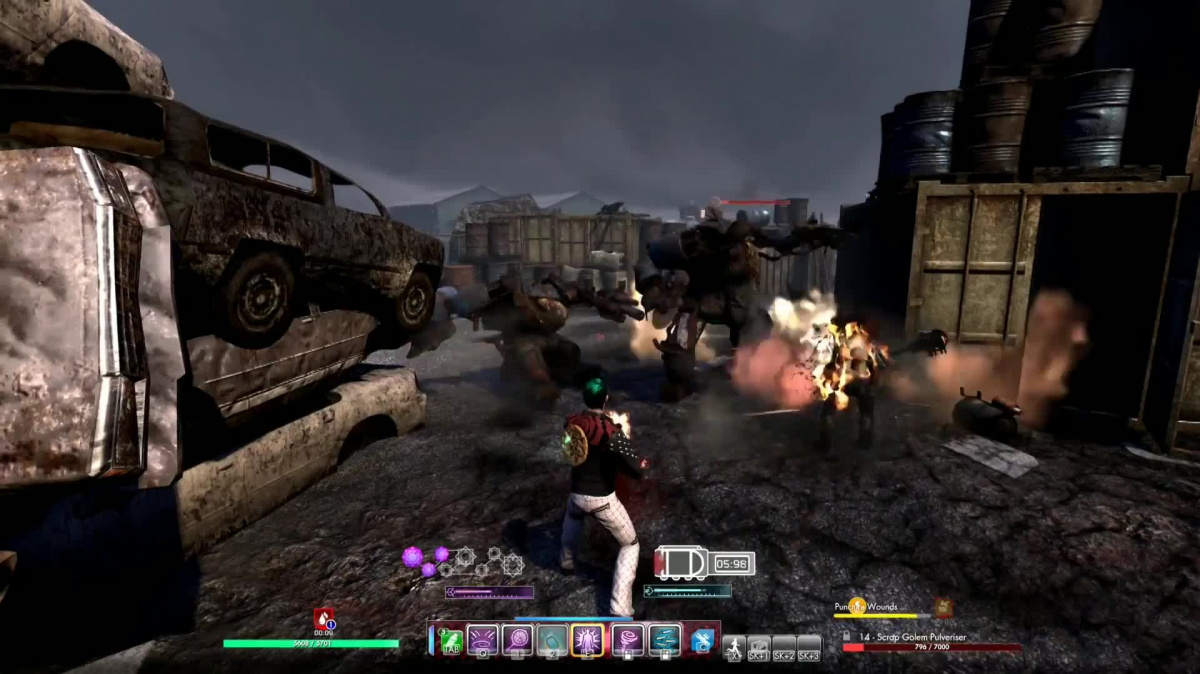Screen dimensions: 1200x674
Task: Click the red blood drop buff icon
Action: coord(324,618)
